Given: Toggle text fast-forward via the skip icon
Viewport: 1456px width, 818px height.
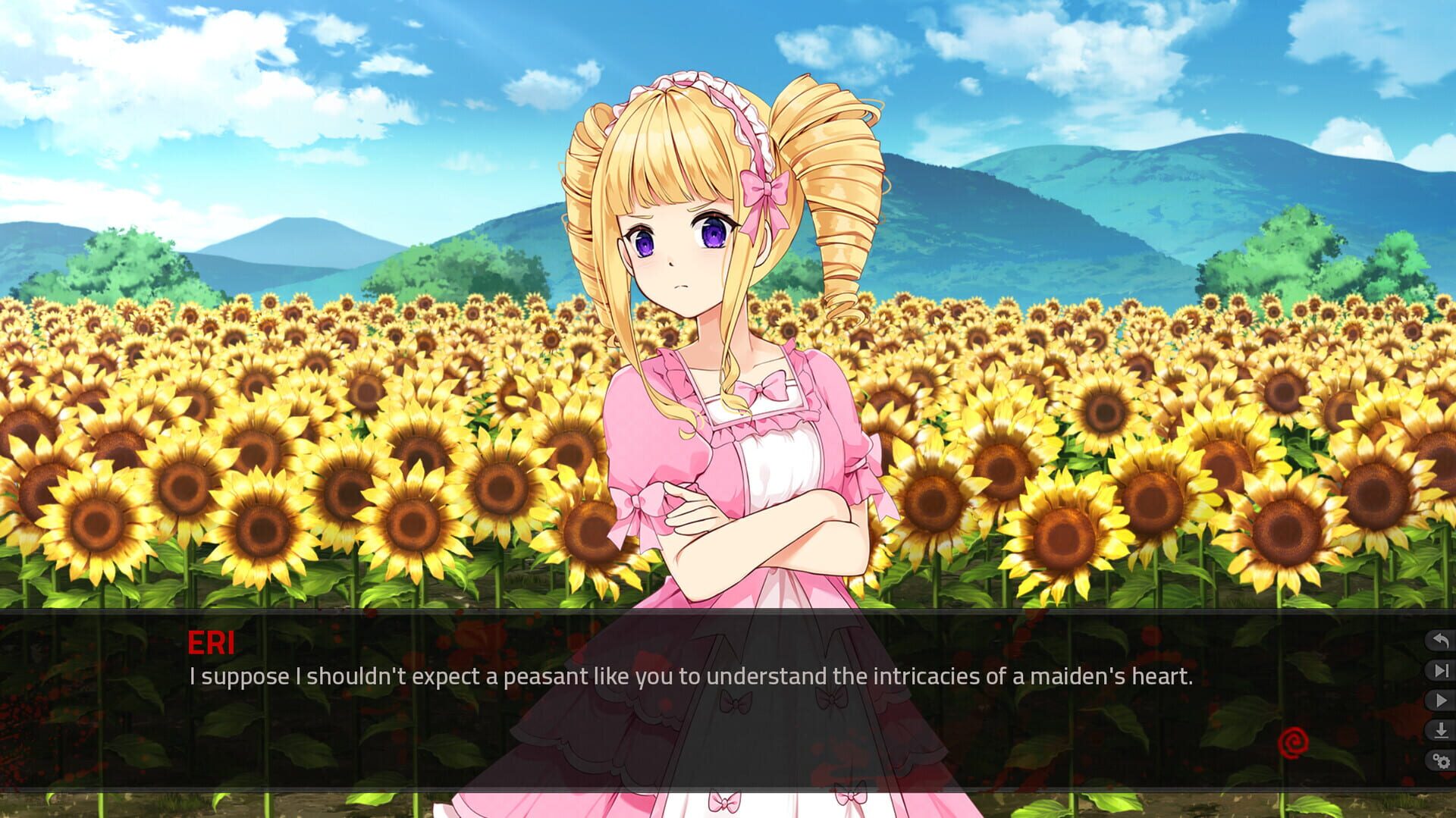Looking at the screenshot, I should click(x=1440, y=669).
